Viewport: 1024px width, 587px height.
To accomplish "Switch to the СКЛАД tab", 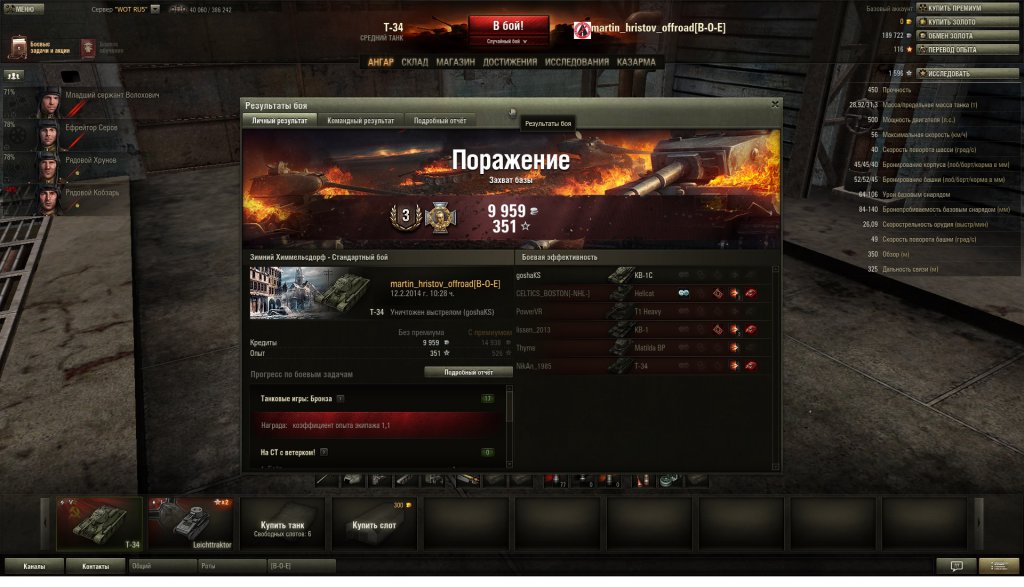I will tap(414, 62).
